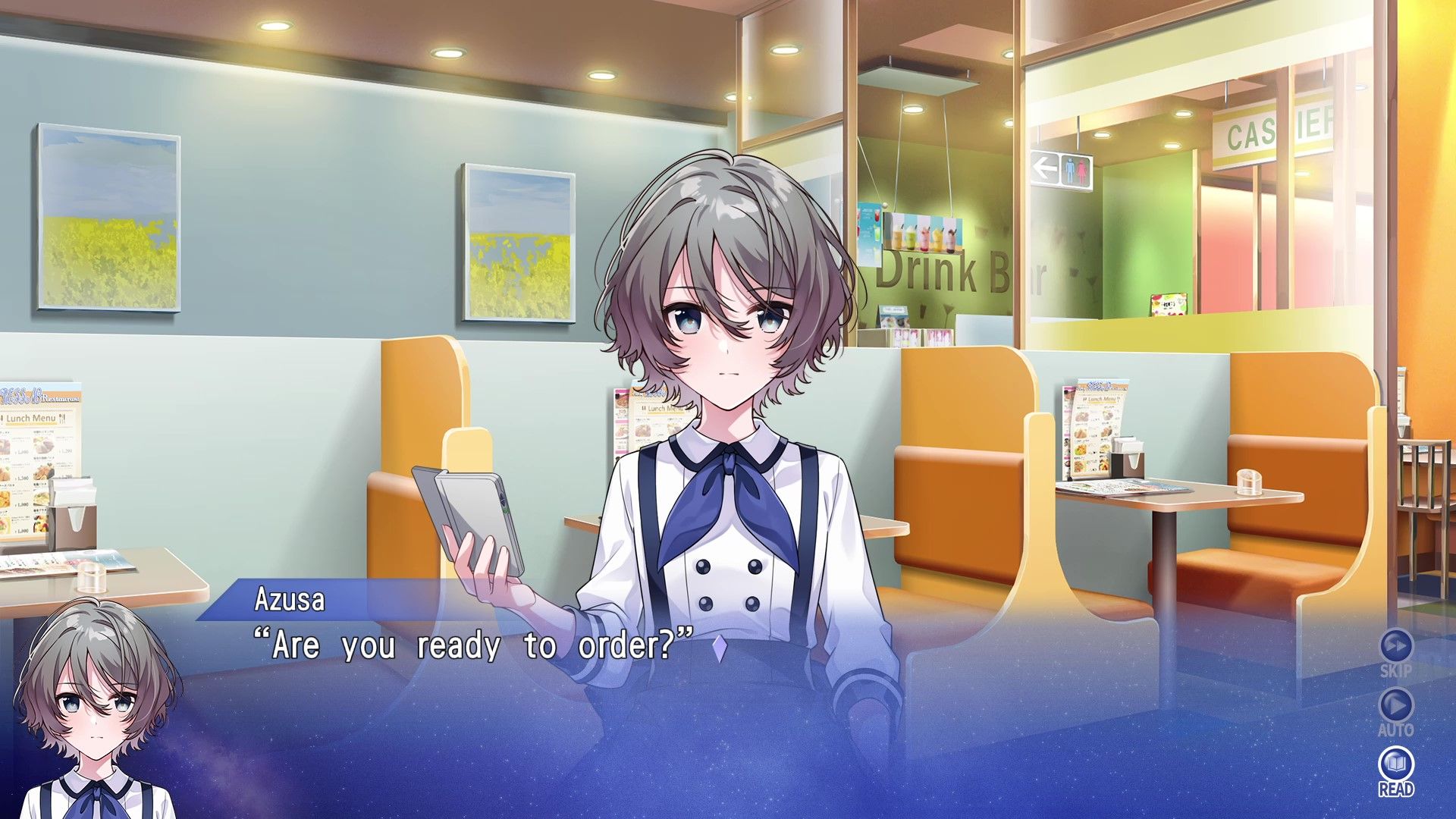Advance Azusa's dialogue line

click(x=720, y=648)
